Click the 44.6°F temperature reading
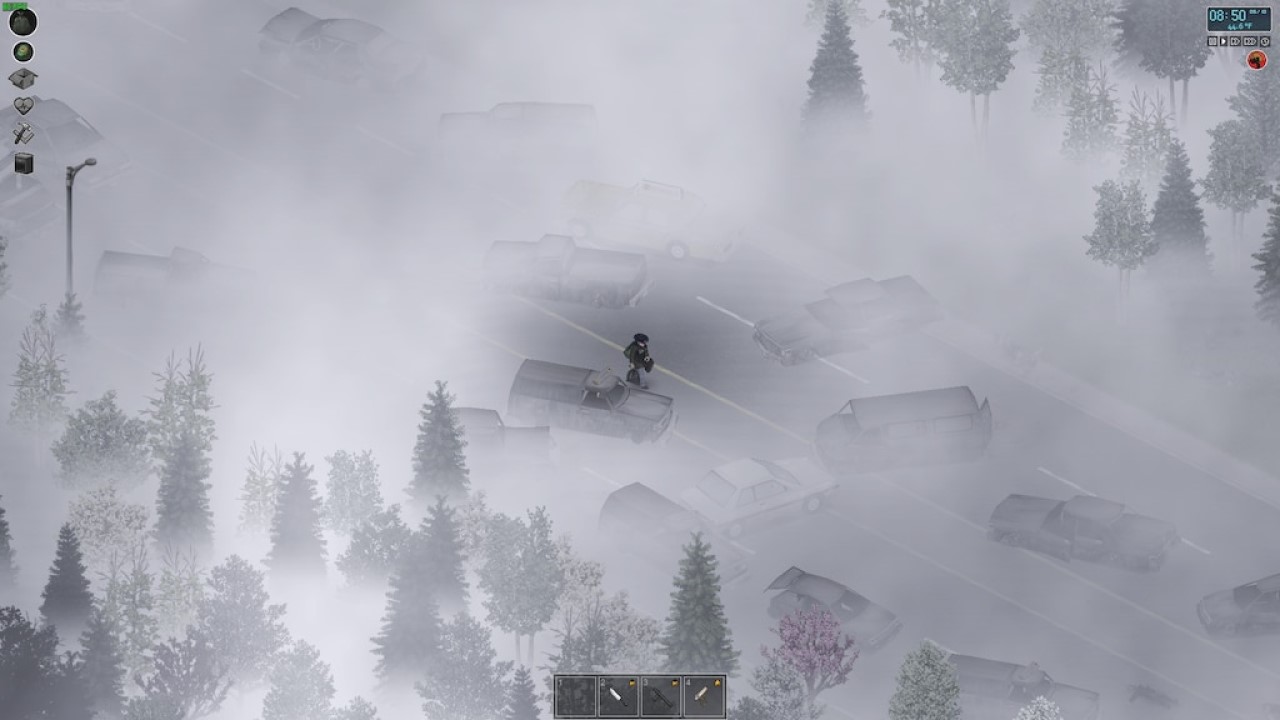This screenshot has width=1280, height=720. (1240, 26)
